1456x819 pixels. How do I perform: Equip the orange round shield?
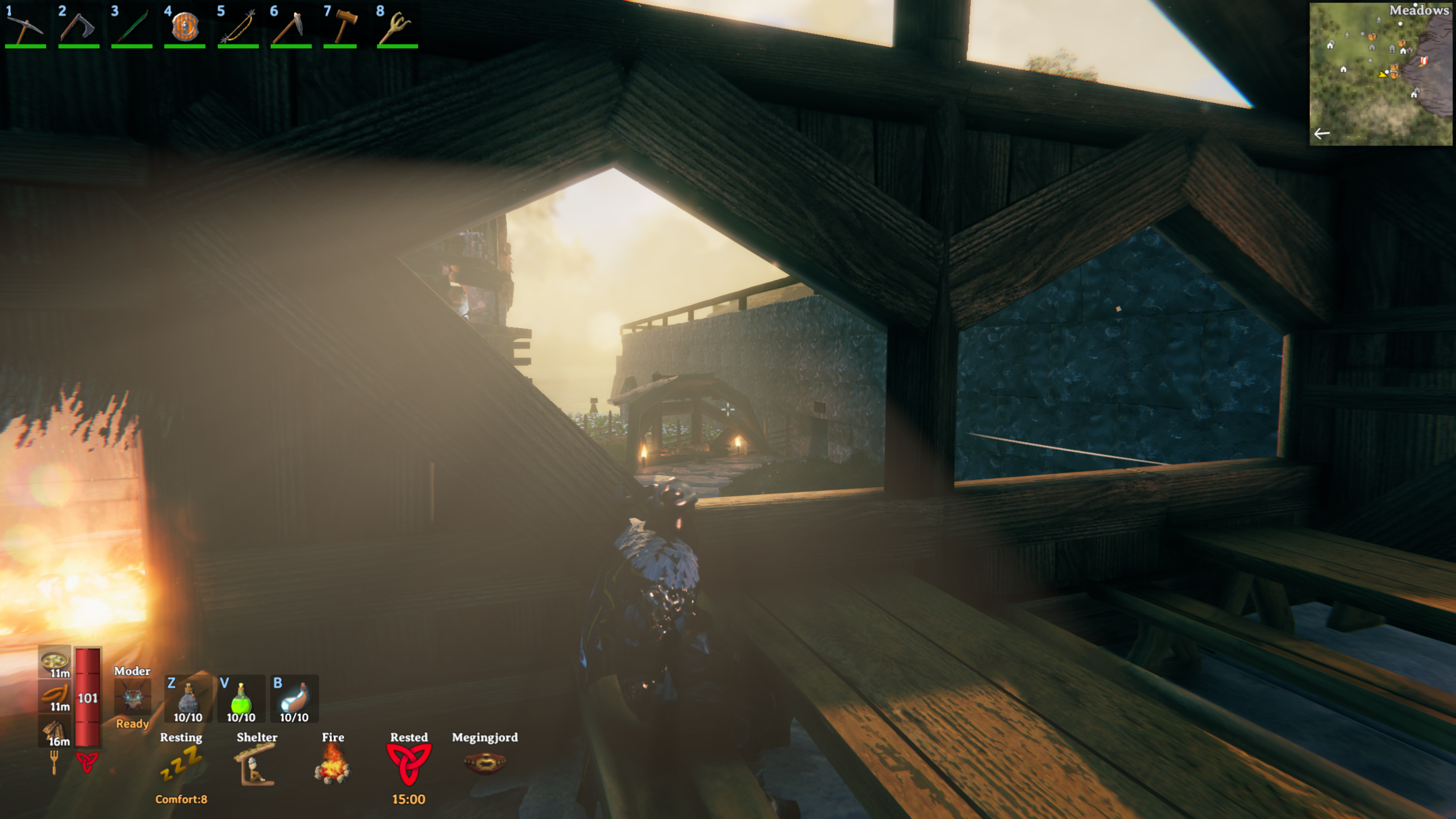(x=185, y=27)
